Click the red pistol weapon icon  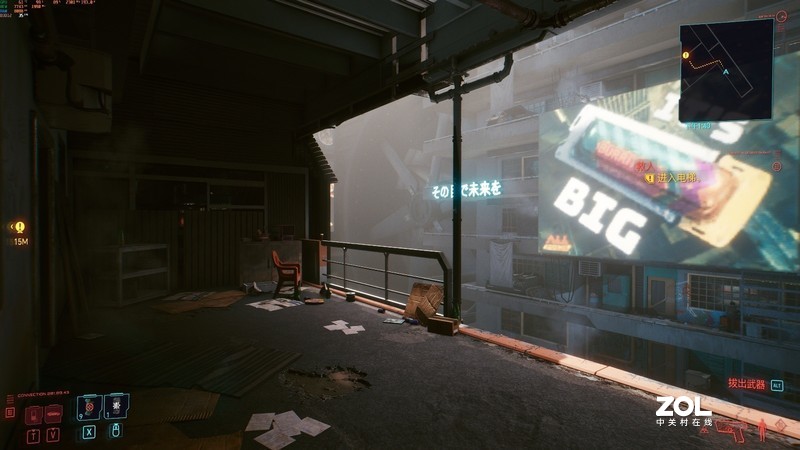[731, 431]
